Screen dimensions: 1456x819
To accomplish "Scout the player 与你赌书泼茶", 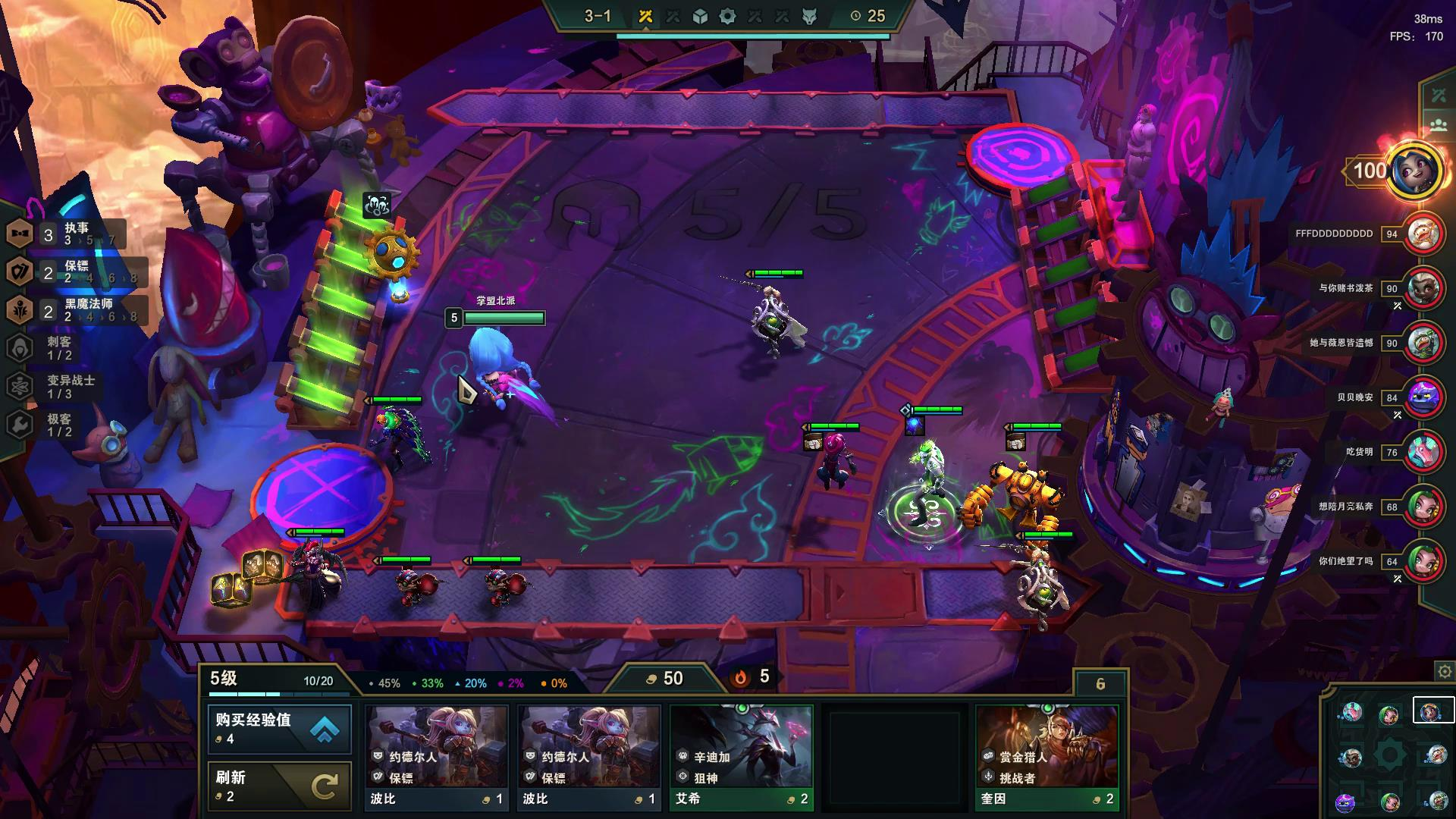I will point(1423,289).
